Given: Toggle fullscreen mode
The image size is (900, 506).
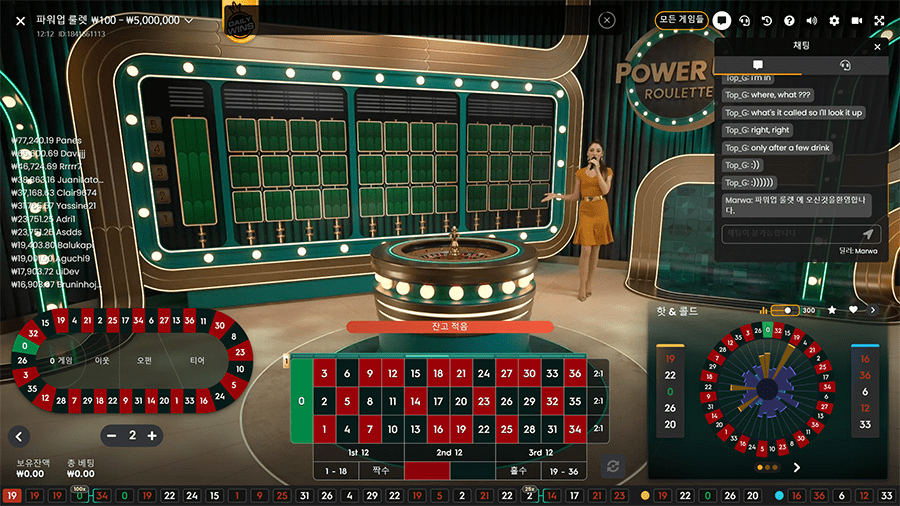Looking at the screenshot, I should point(879,20).
